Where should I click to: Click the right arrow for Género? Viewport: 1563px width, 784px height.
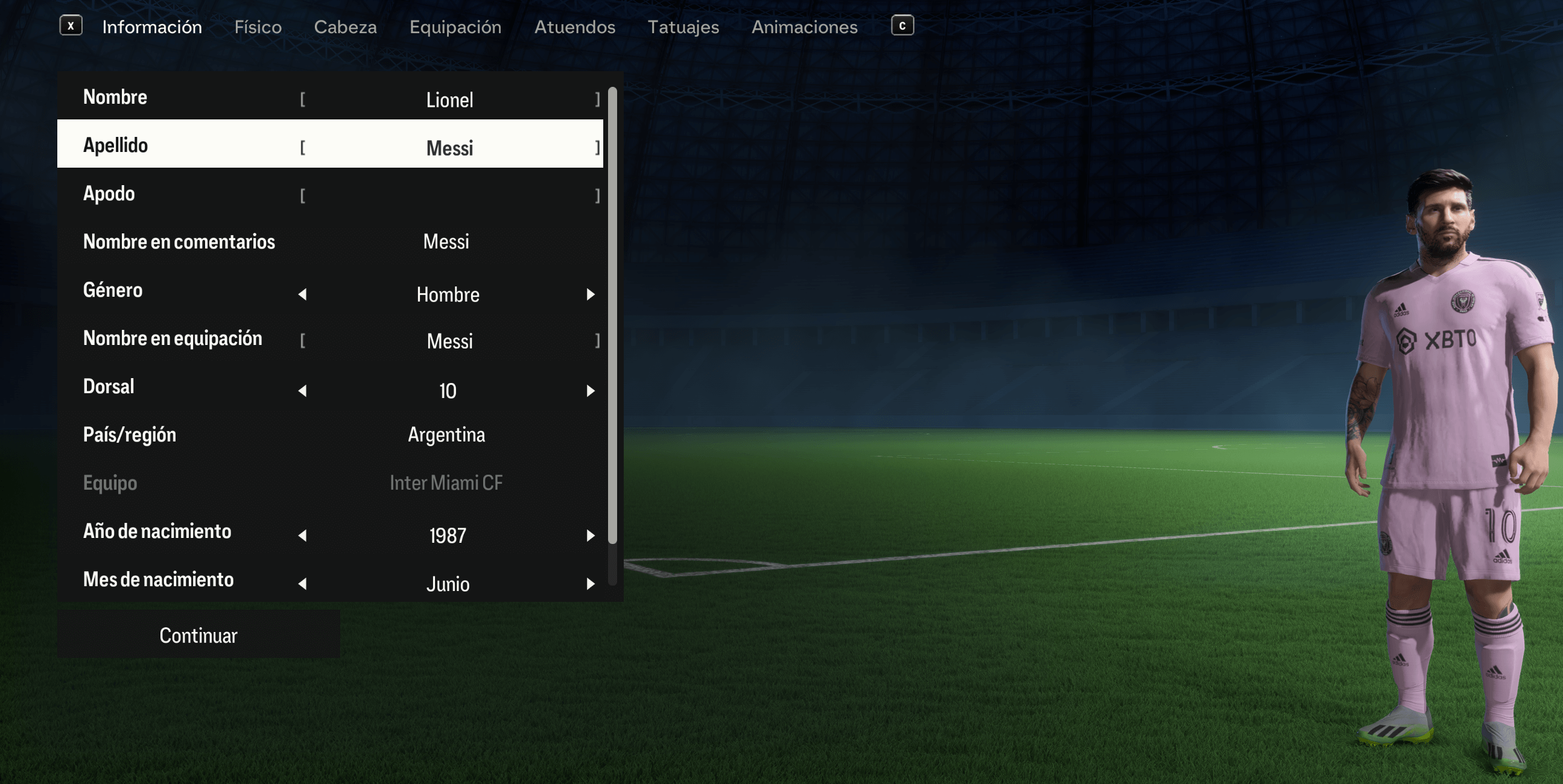click(591, 294)
